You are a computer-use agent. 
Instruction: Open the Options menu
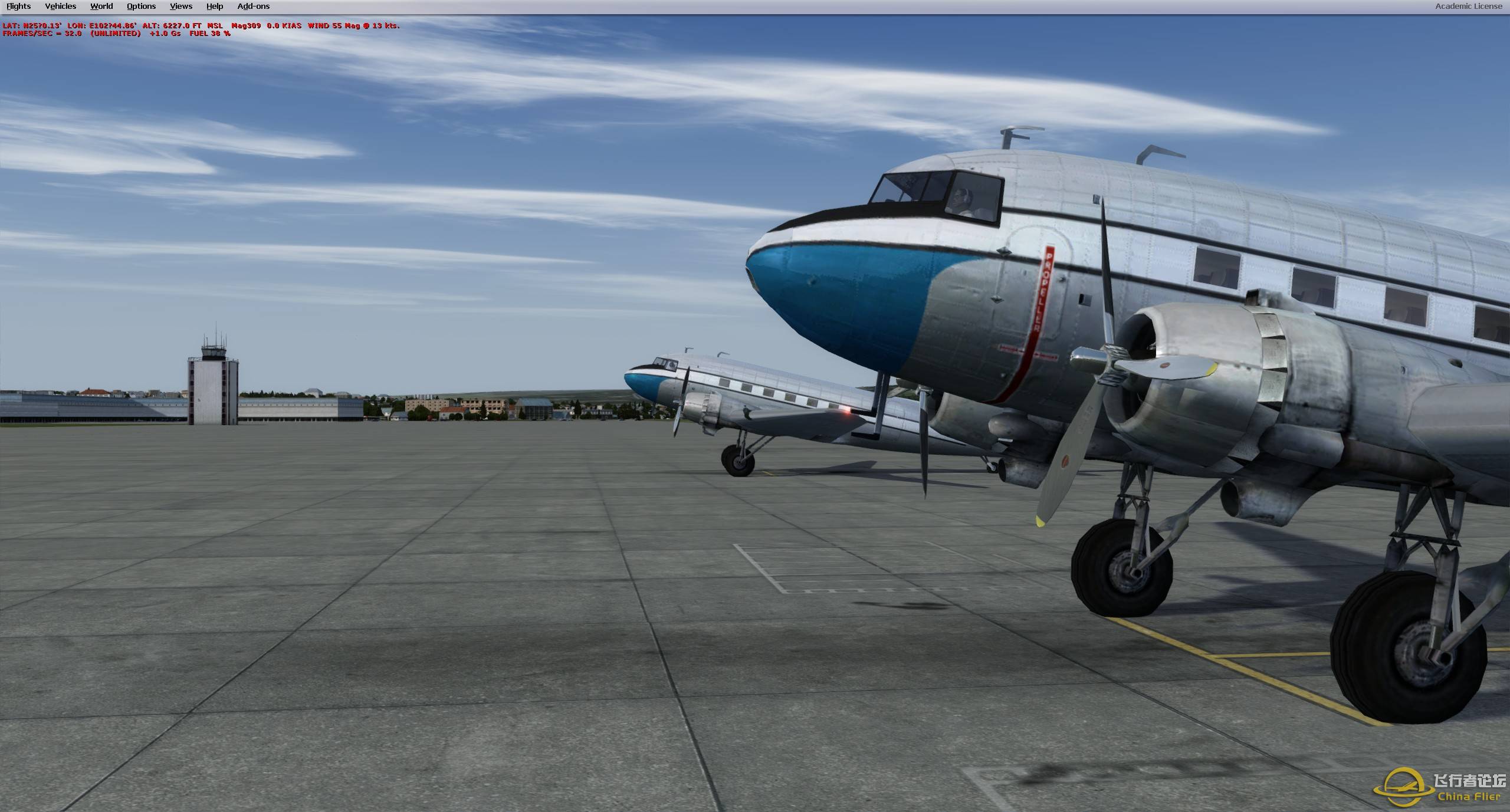140,6
